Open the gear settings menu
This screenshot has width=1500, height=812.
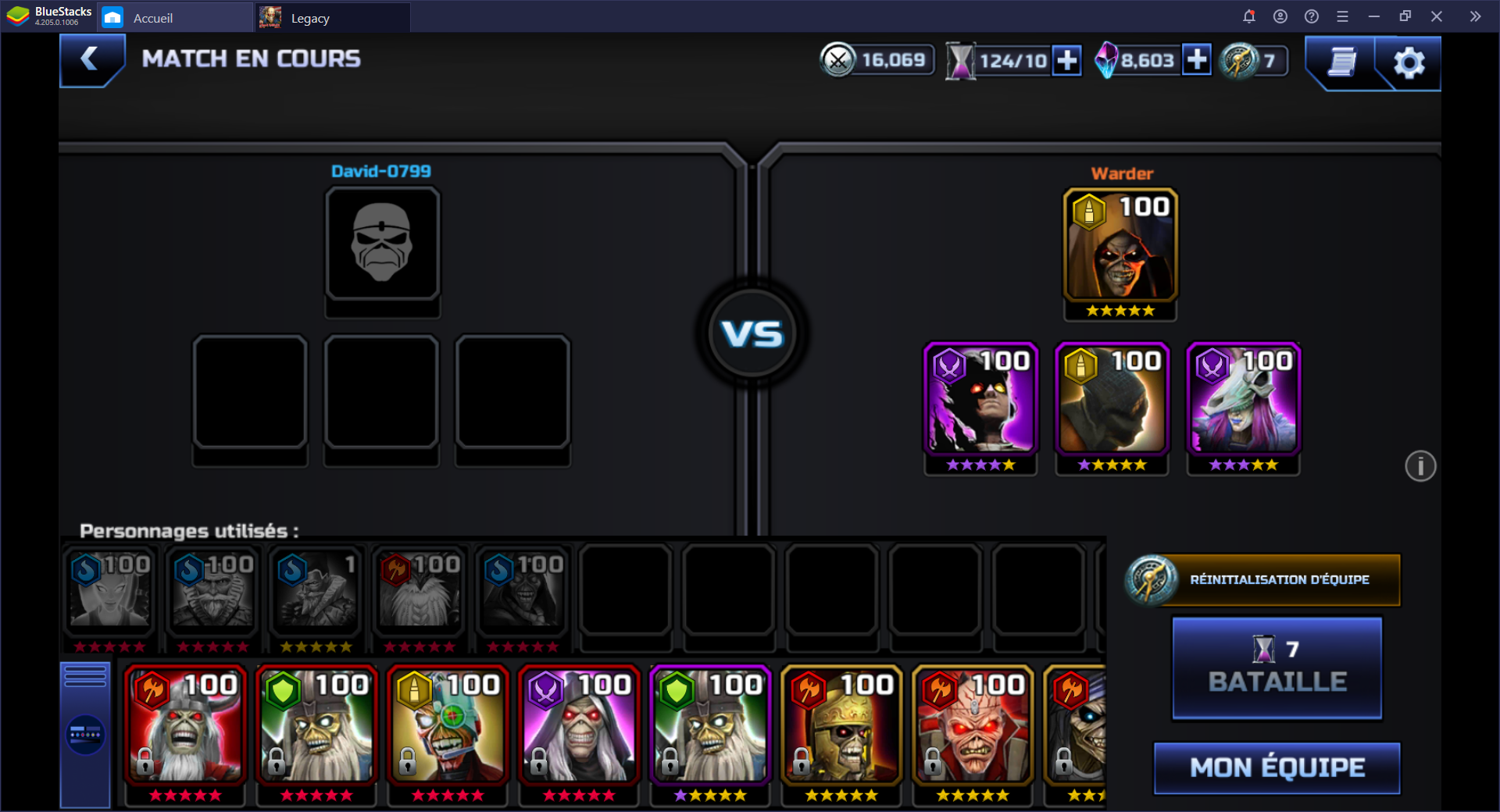pyautogui.click(x=1409, y=62)
